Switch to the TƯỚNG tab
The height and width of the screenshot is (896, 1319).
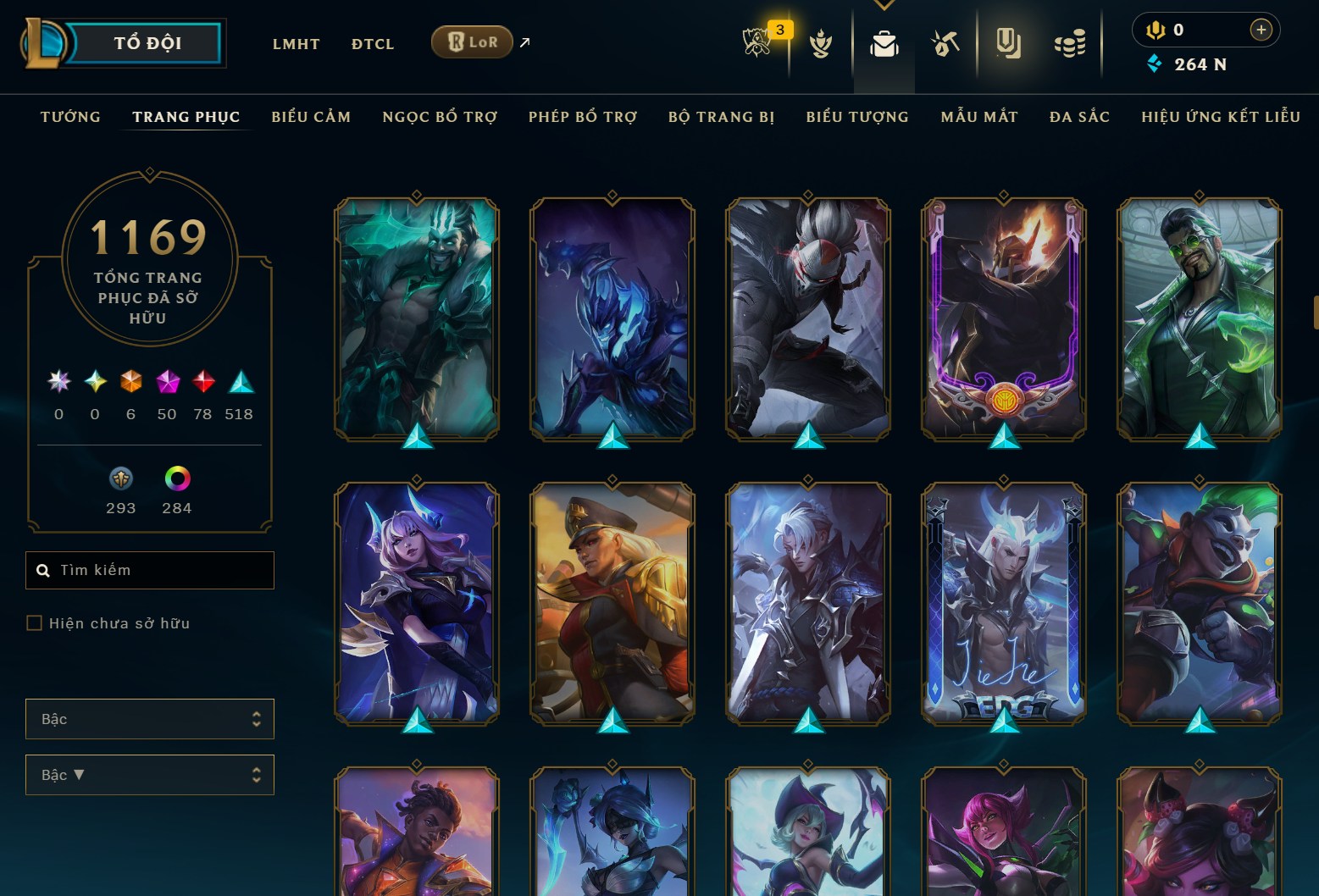click(70, 117)
